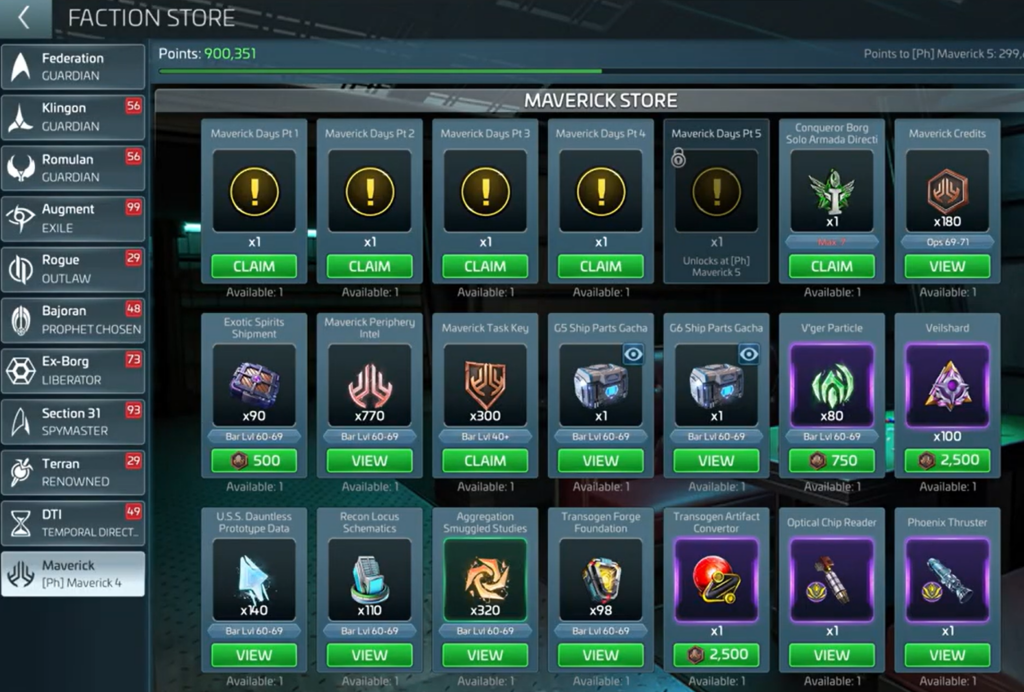Preview G5 Ship Parts Gacha eye icon
The height and width of the screenshot is (692, 1024).
[x=634, y=354]
